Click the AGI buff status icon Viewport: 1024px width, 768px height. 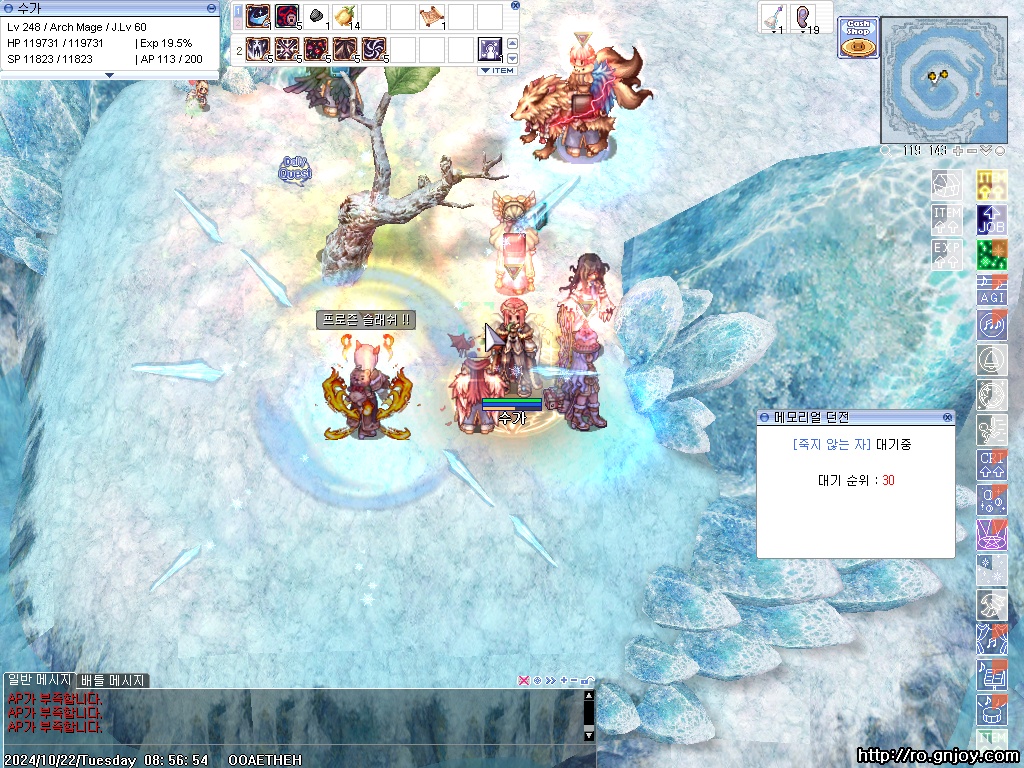991,289
